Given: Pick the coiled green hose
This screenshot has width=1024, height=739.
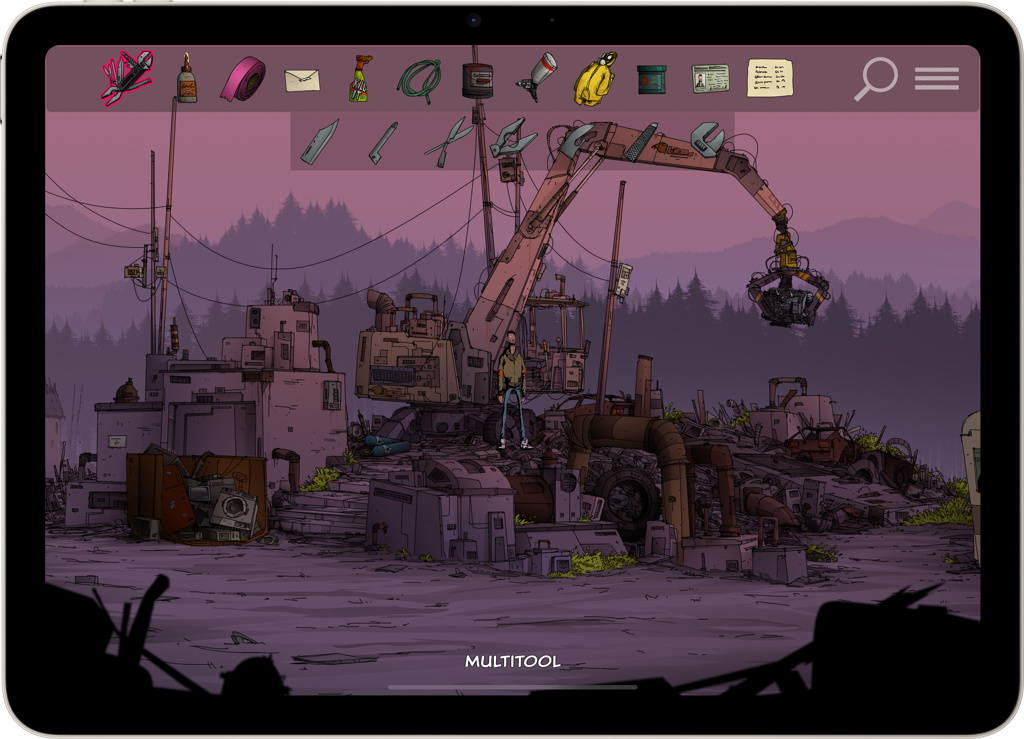Looking at the screenshot, I should point(418,79).
